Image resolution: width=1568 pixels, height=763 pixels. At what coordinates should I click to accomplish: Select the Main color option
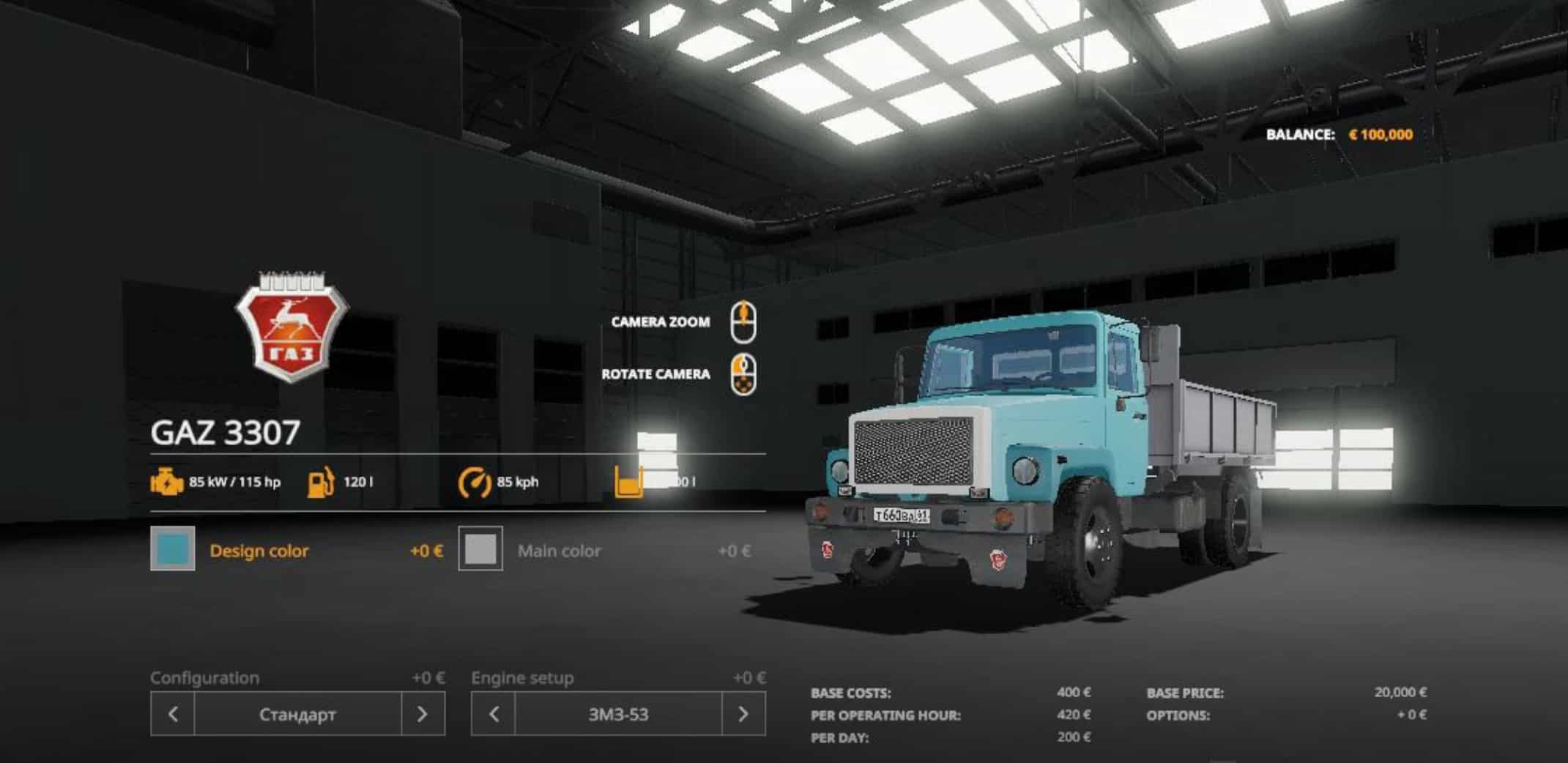click(x=560, y=551)
